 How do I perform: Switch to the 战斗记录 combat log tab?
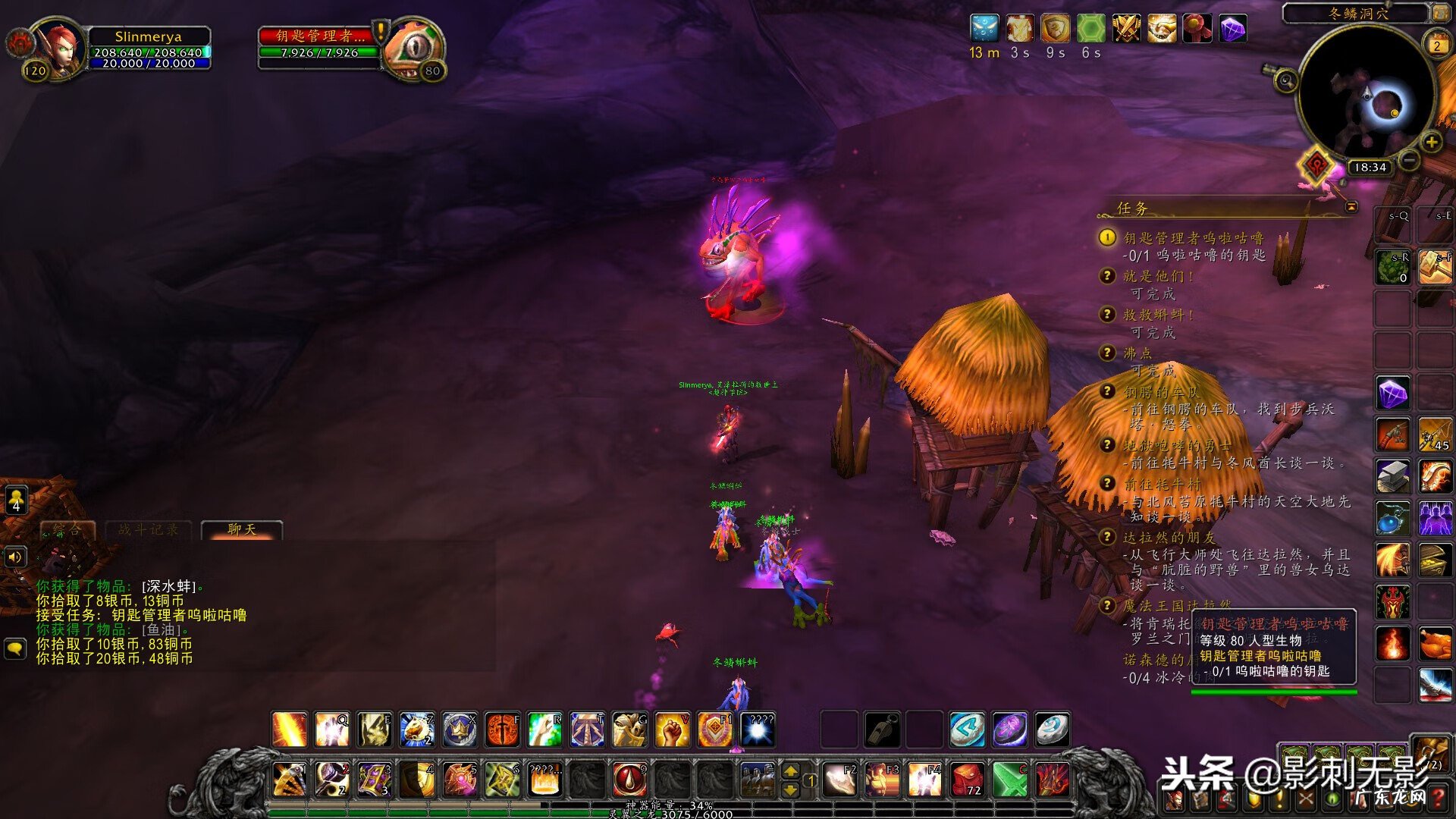coord(149,529)
